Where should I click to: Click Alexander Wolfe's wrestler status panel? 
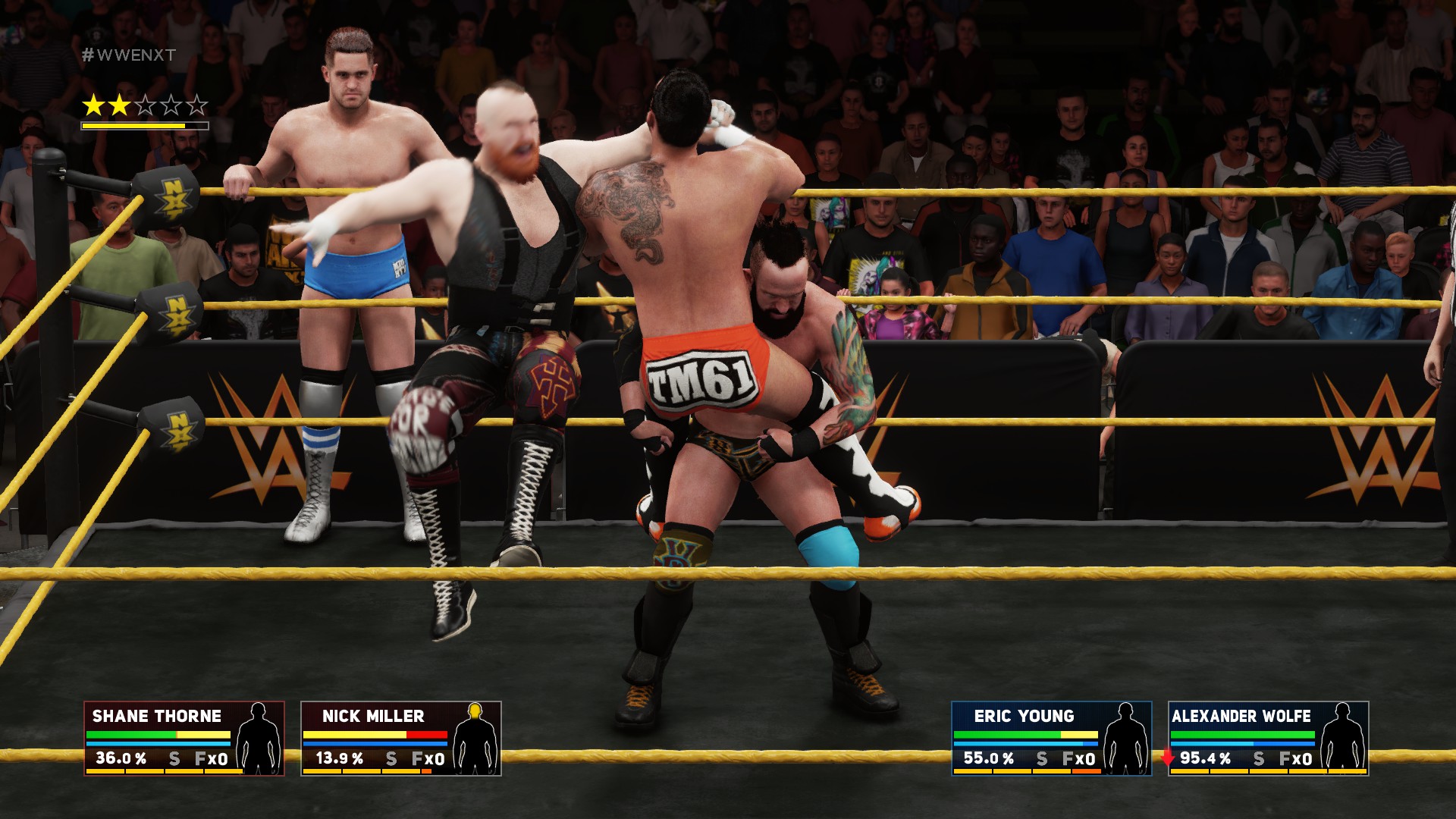coord(1268,738)
